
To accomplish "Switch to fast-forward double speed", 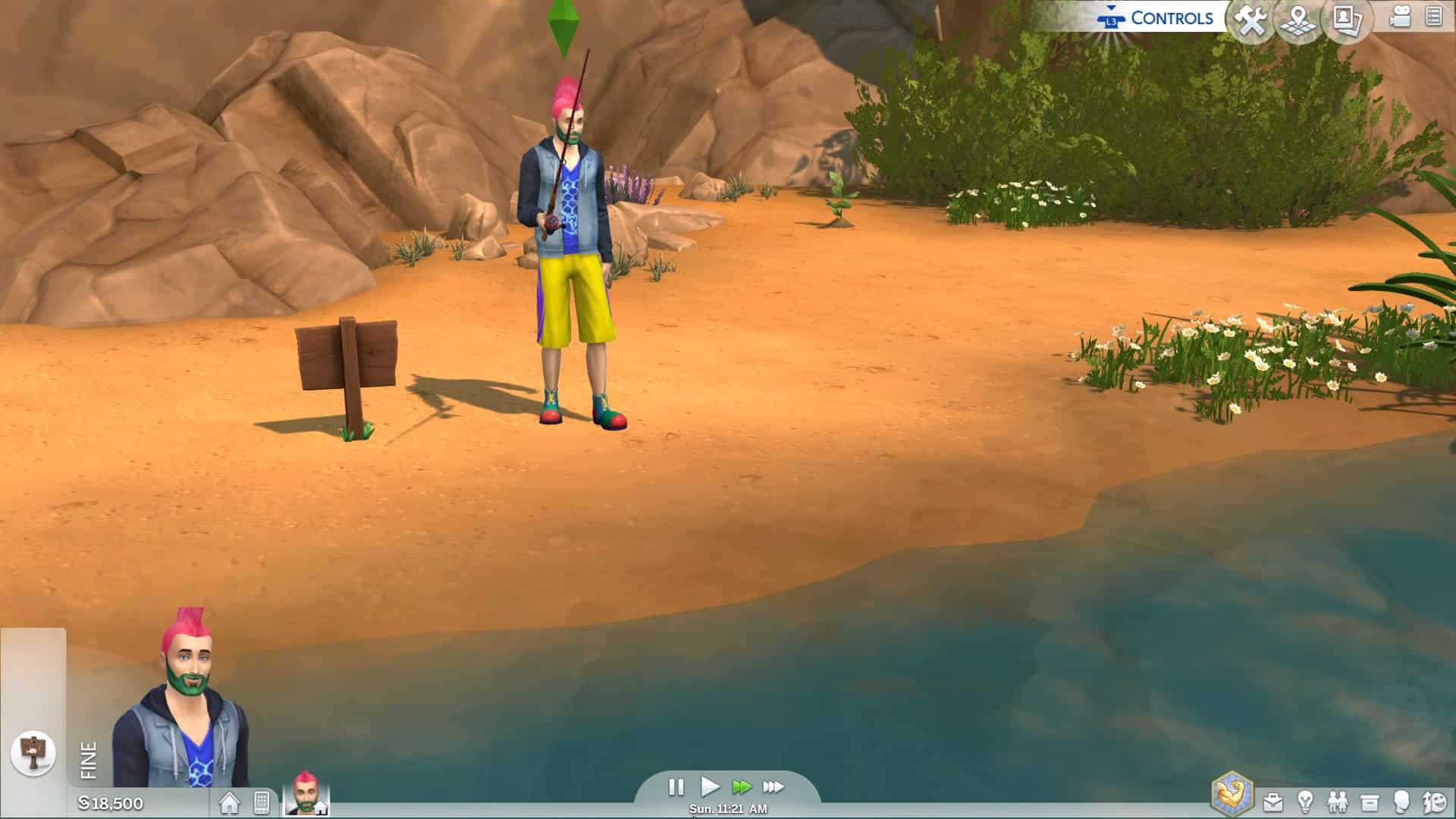I will (741, 787).
